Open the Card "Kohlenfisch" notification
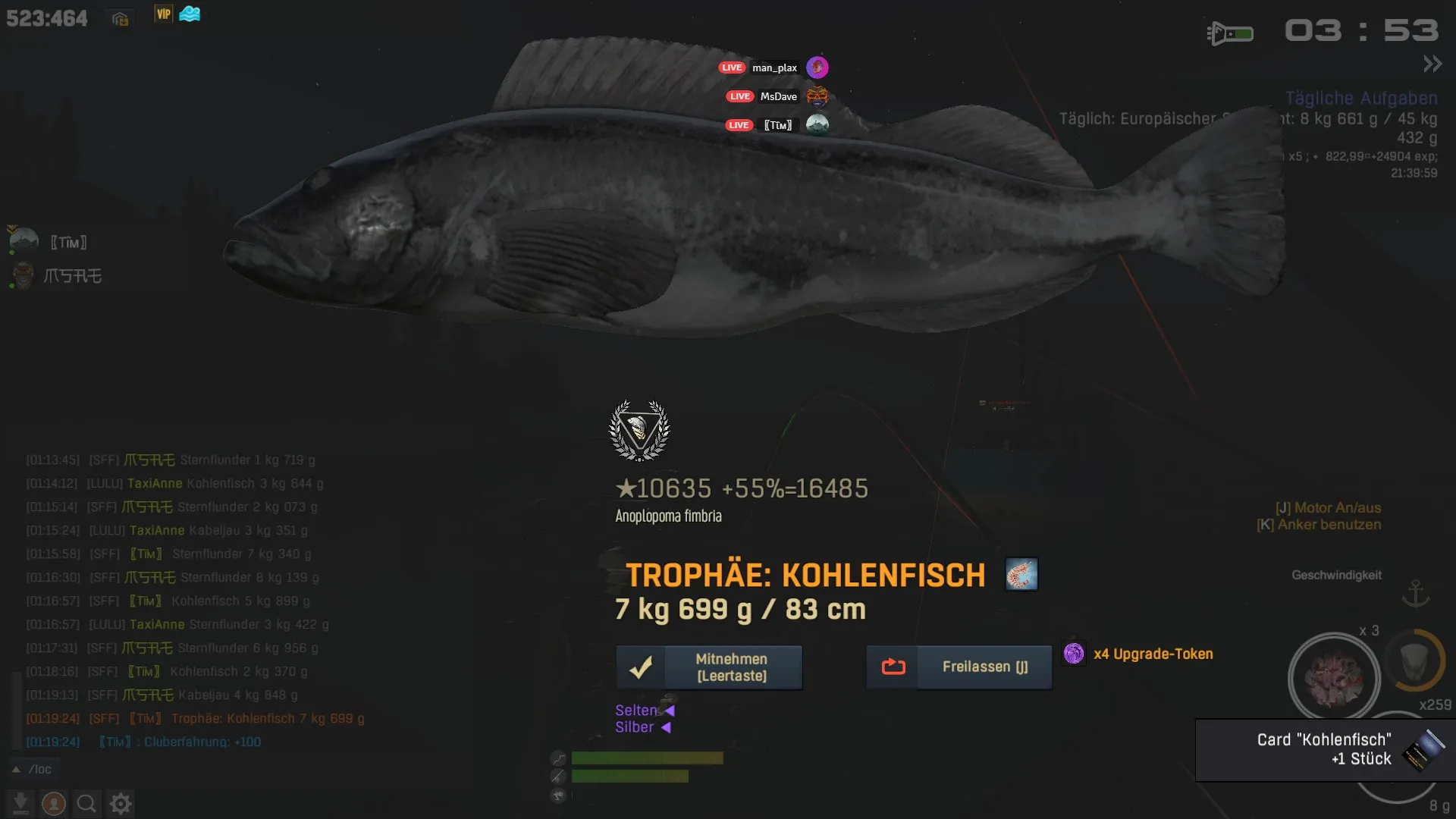The image size is (1456, 819). (1324, 749)
